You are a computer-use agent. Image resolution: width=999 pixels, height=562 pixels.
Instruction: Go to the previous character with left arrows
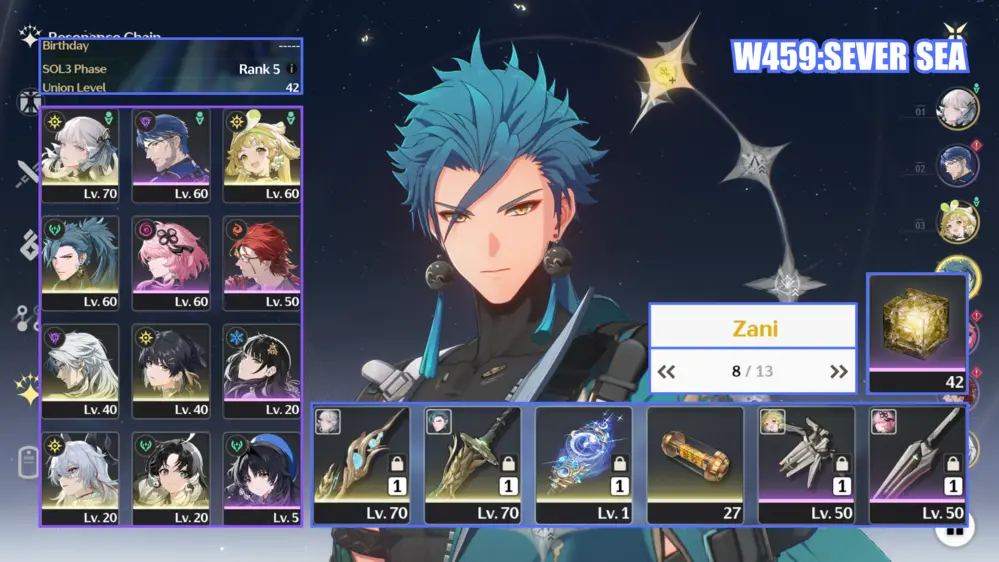click(x=666, y=372)
